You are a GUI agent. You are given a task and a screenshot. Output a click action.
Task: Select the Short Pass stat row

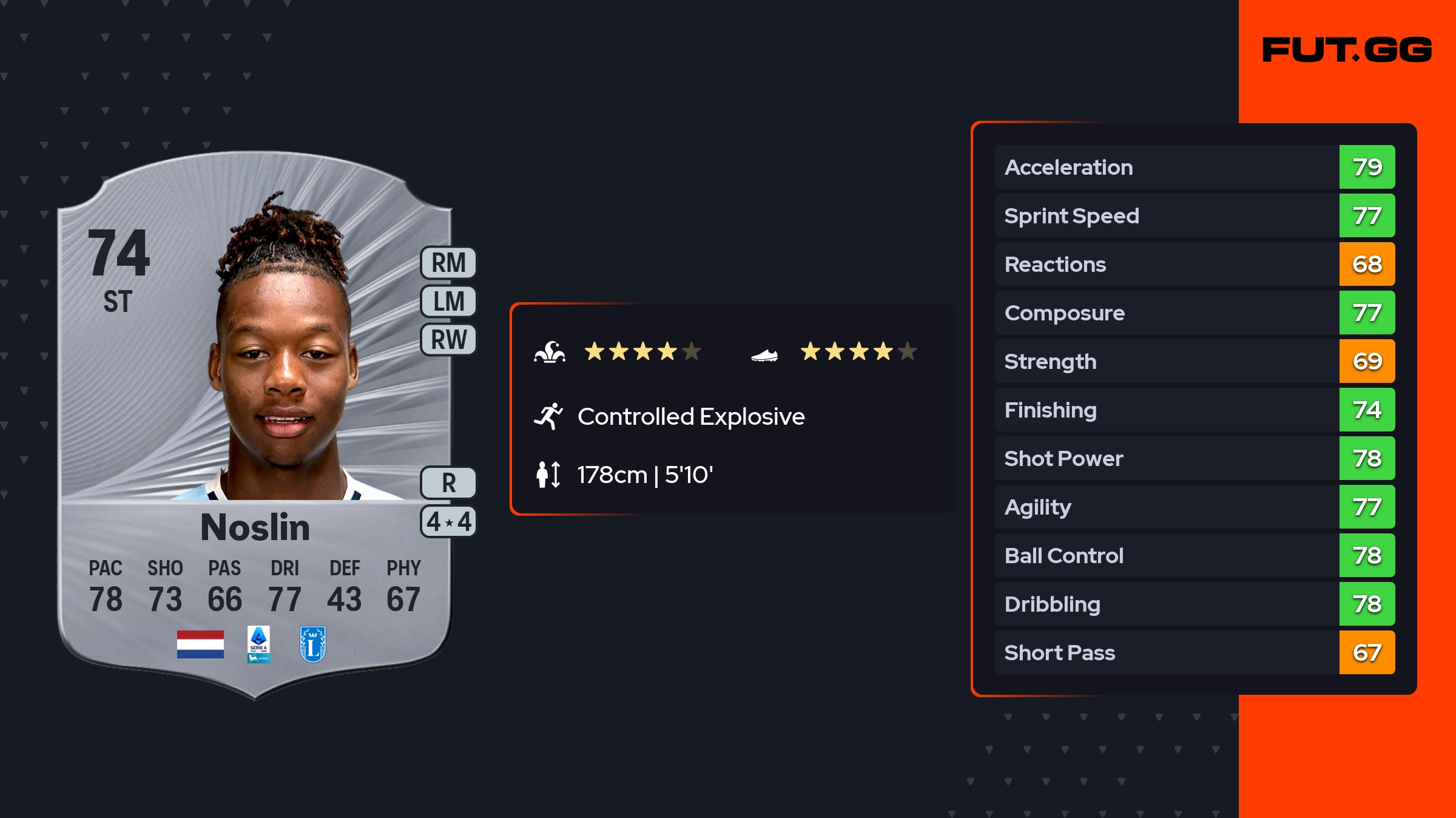coord(1194,652)
